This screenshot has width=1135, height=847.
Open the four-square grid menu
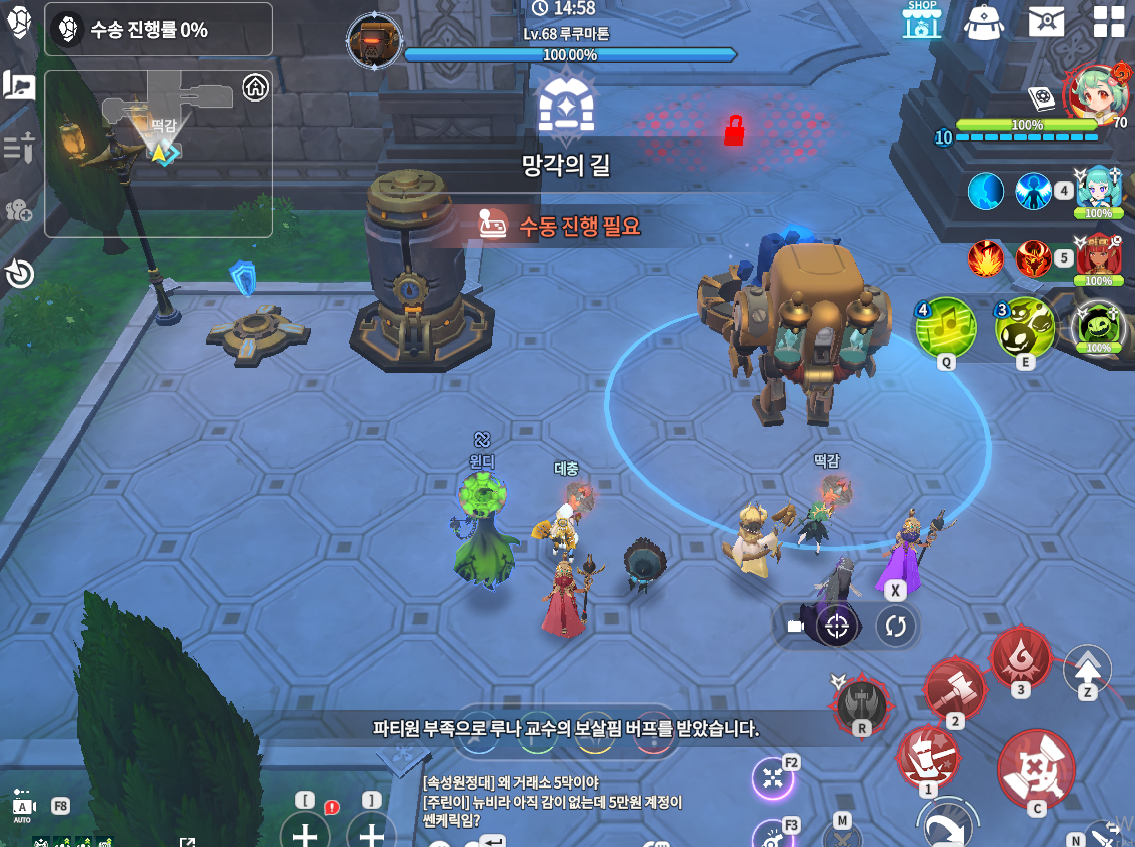pyautogui.click(x=1108, y=21)
